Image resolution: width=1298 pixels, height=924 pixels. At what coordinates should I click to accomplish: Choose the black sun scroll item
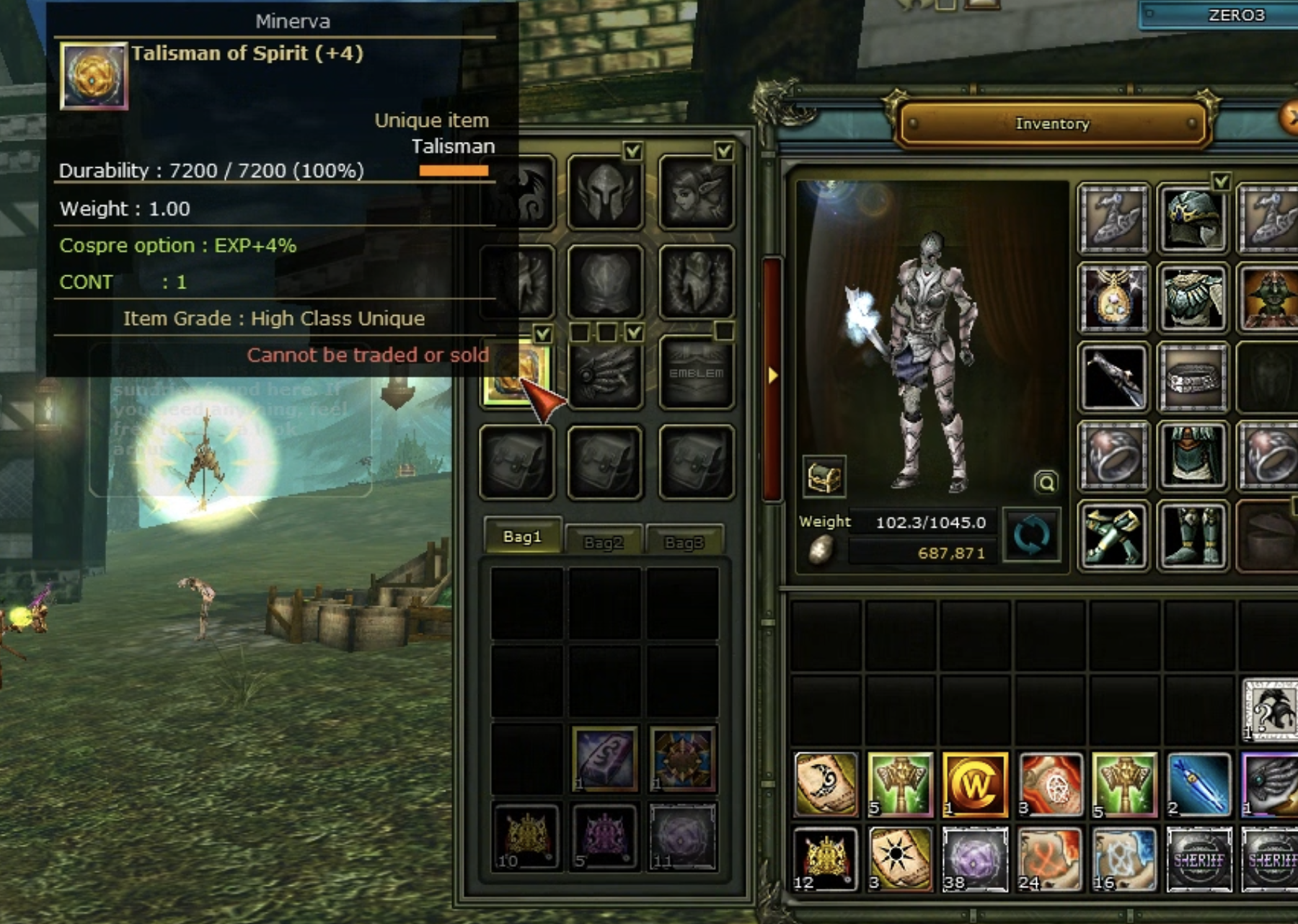(x=899, y=858)
